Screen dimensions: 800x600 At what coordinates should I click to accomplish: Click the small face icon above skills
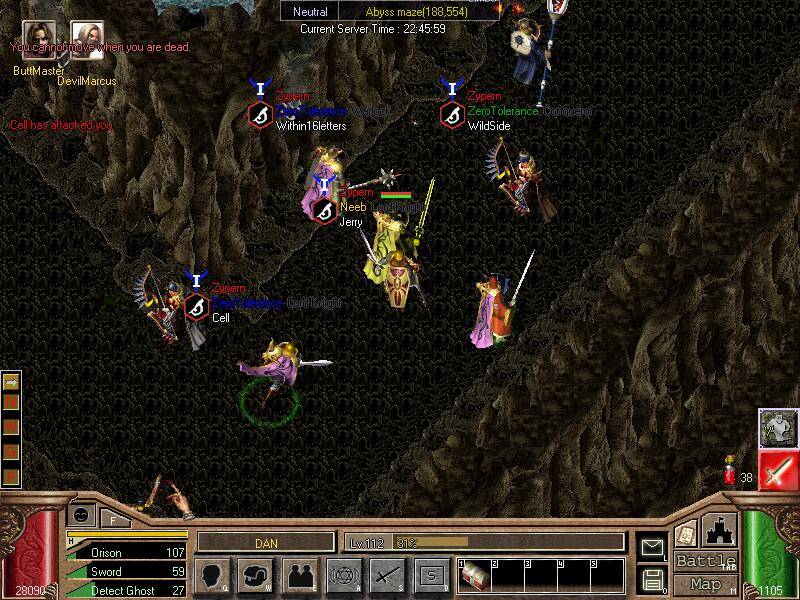81,514
